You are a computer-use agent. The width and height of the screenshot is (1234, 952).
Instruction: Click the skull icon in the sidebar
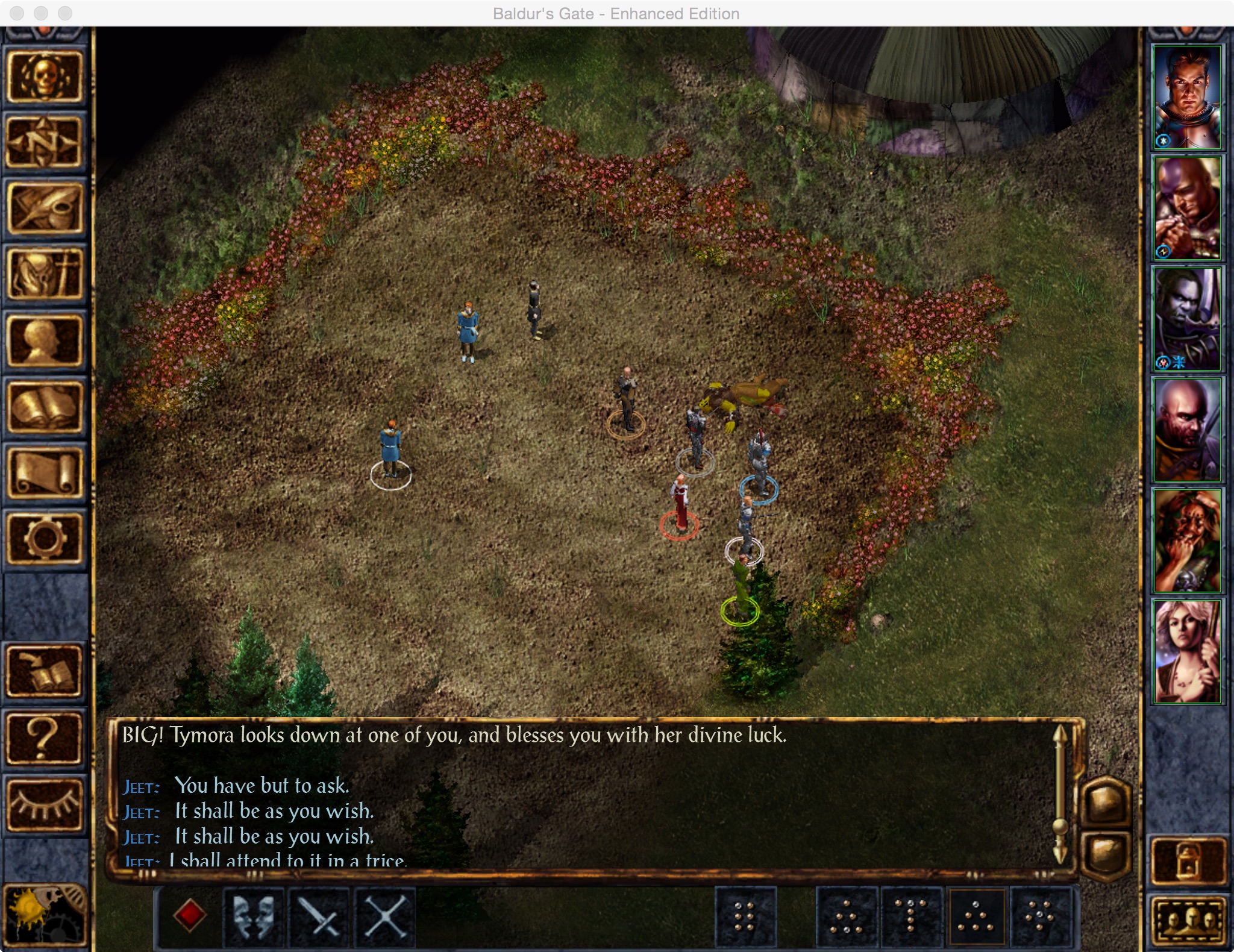point(44,77)
